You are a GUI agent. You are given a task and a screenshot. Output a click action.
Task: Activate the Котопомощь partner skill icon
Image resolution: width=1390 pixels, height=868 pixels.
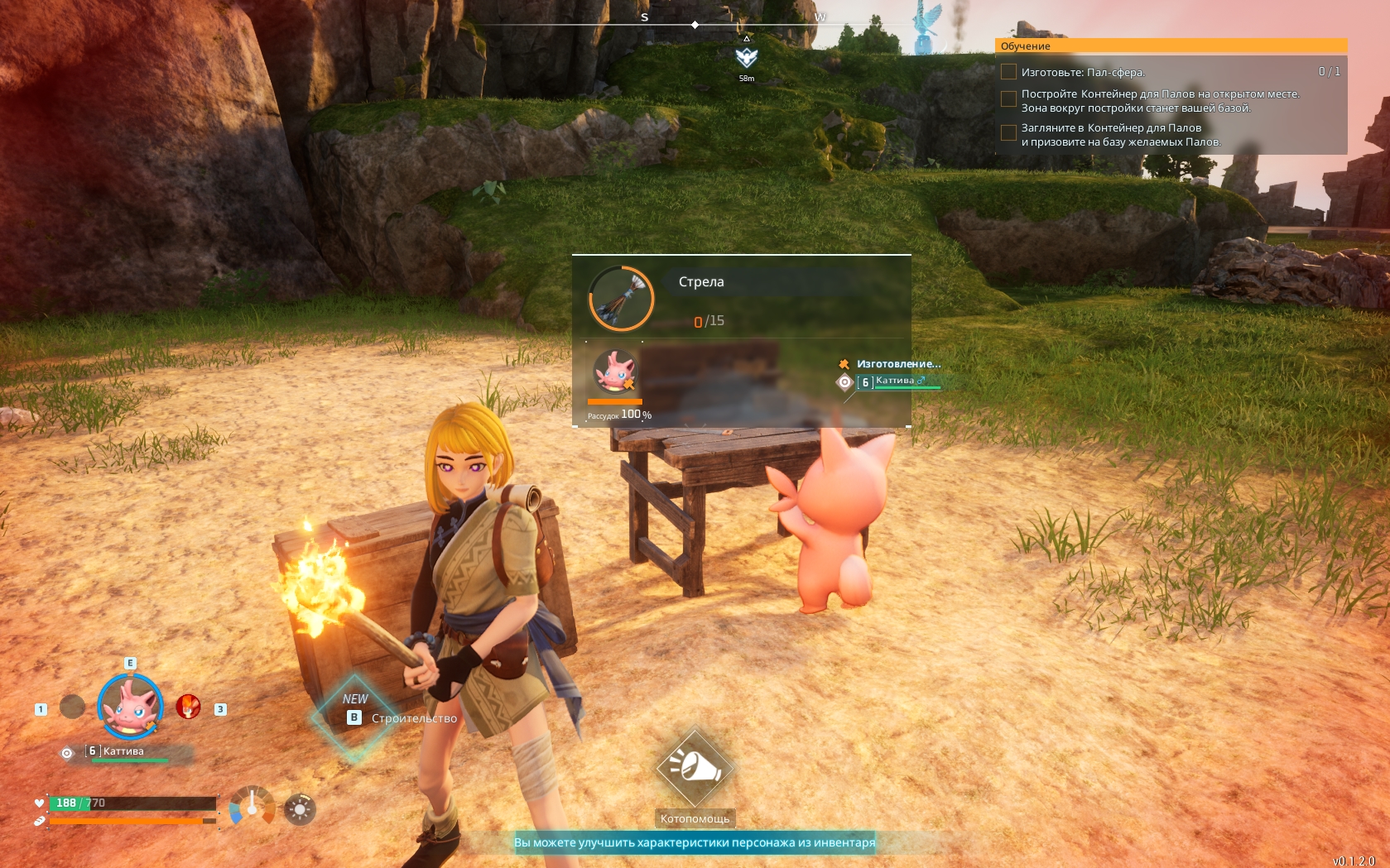[695, 767]
